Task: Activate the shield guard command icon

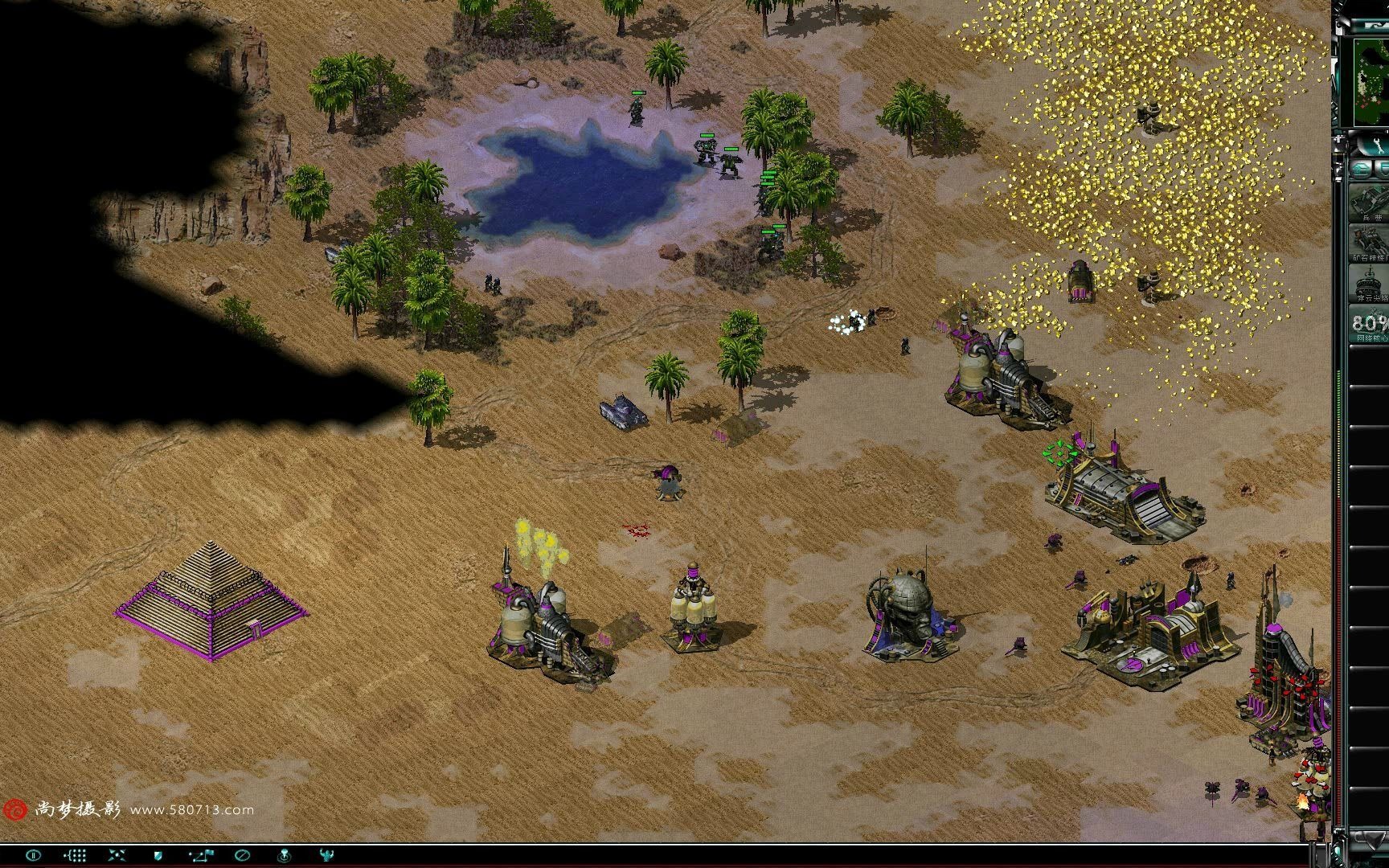Action: [x=158, y=855]
